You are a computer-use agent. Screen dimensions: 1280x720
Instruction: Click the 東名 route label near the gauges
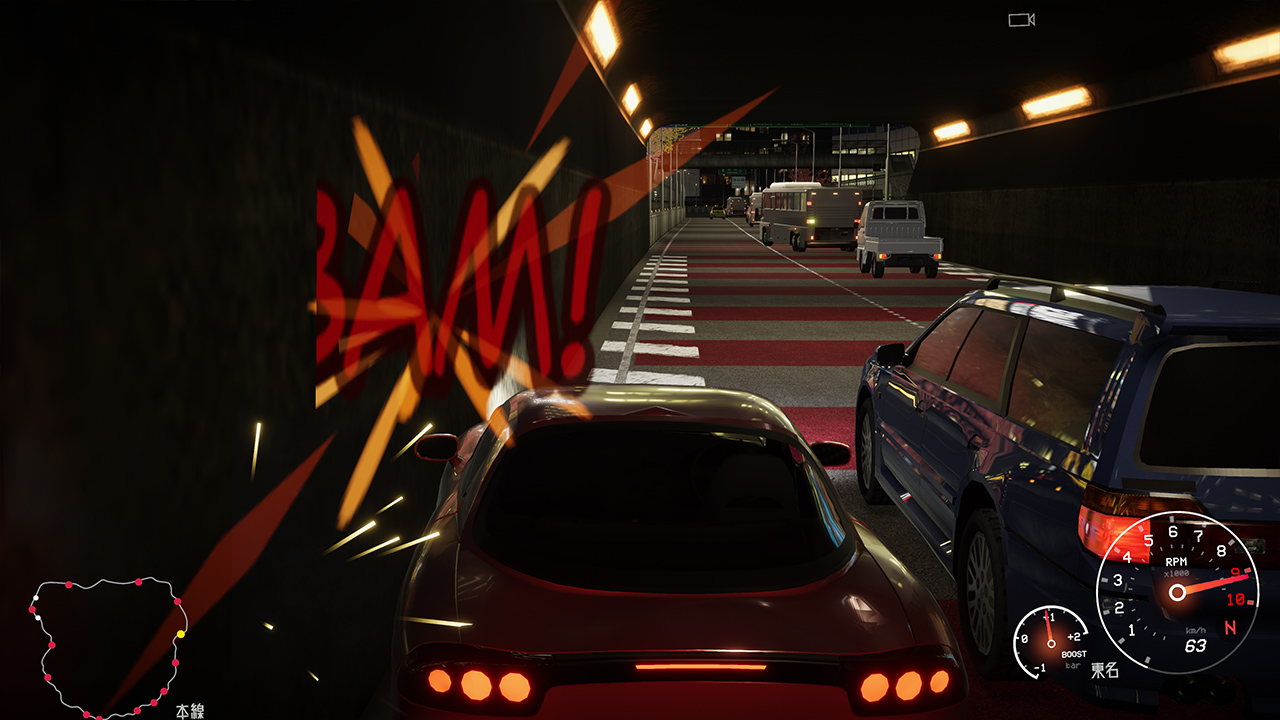pos(1105,670)
